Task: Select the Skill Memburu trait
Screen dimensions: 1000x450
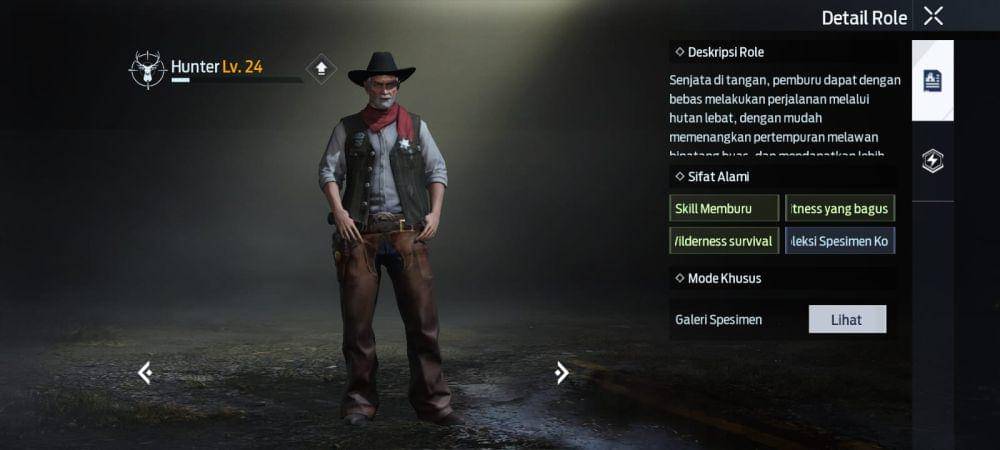Action: click(724, 208)
